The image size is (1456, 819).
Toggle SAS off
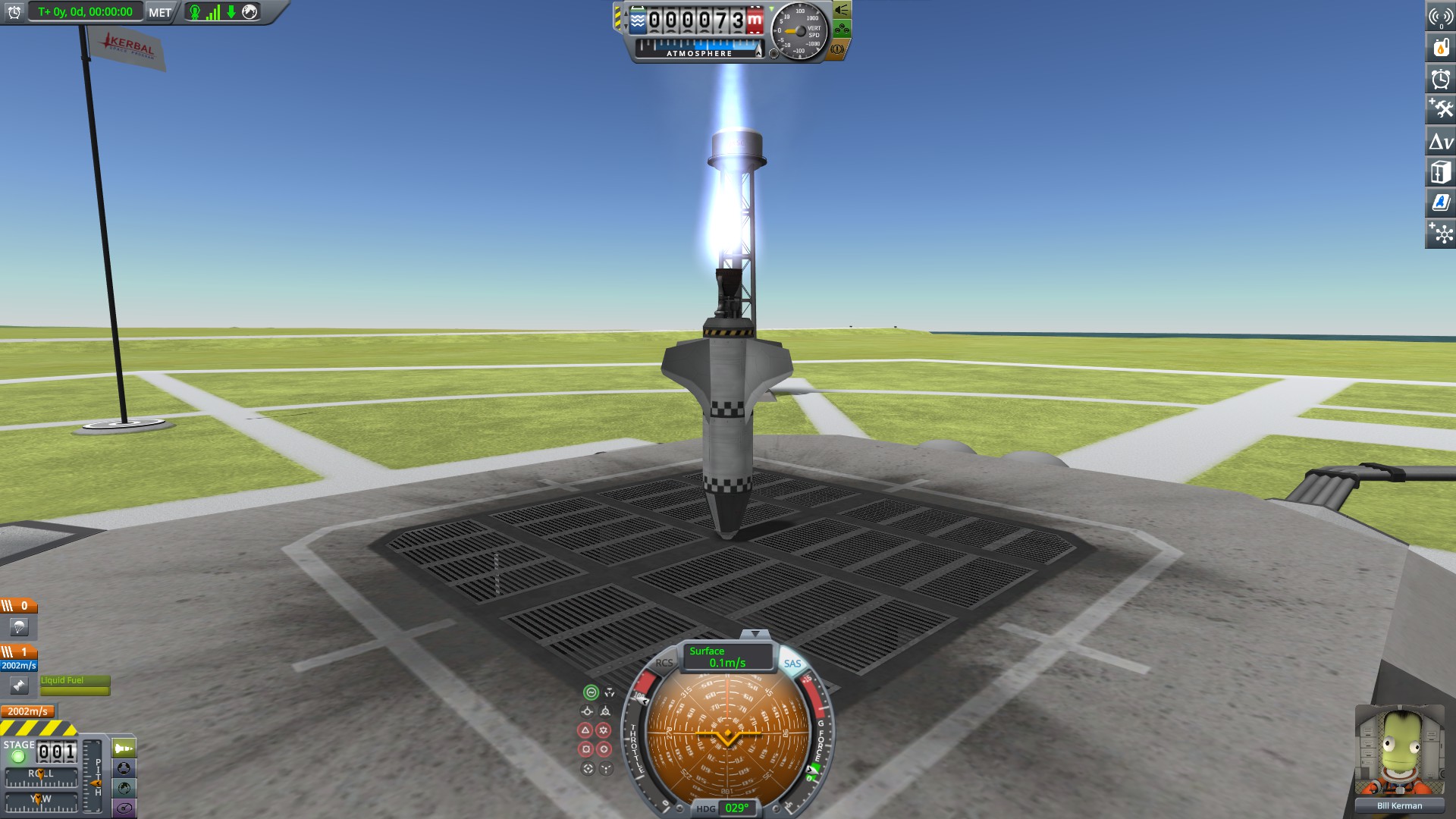[793, 663]
